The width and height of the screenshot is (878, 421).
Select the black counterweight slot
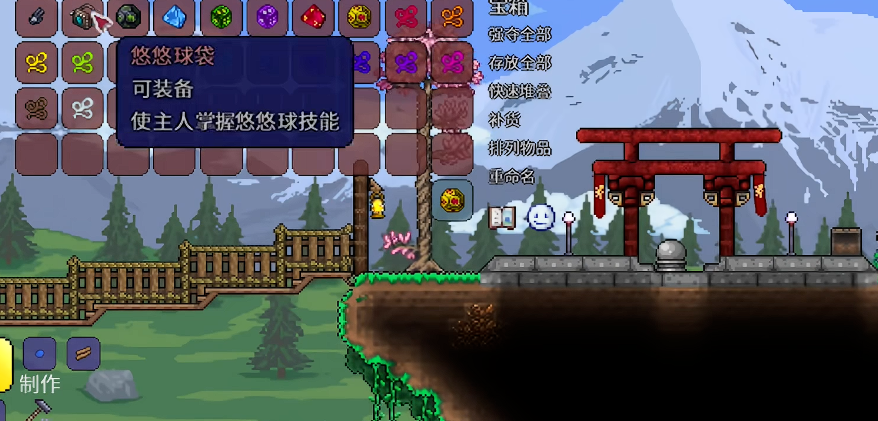[x=129, y=16]
